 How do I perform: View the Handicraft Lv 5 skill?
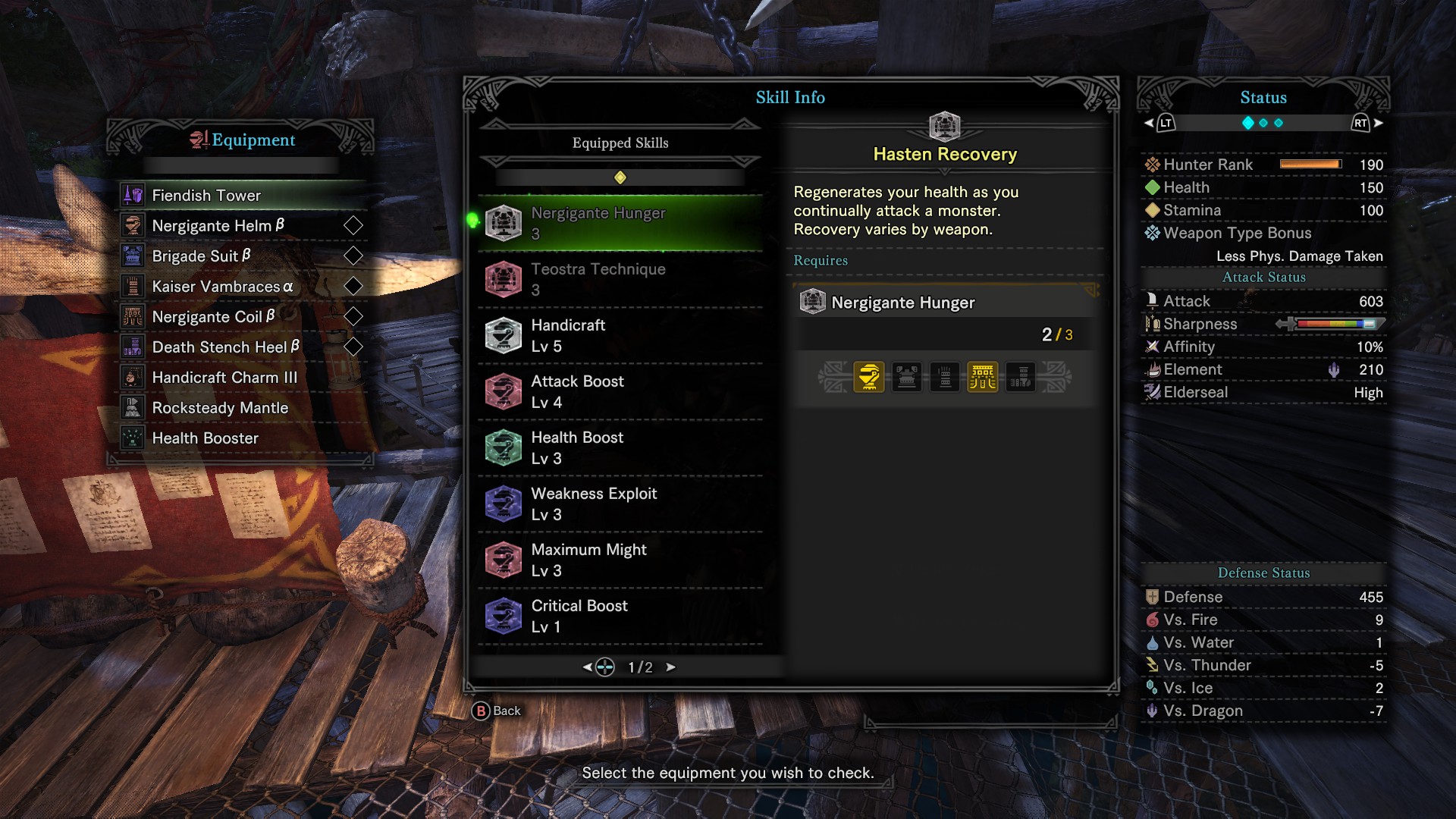(620, 335)
